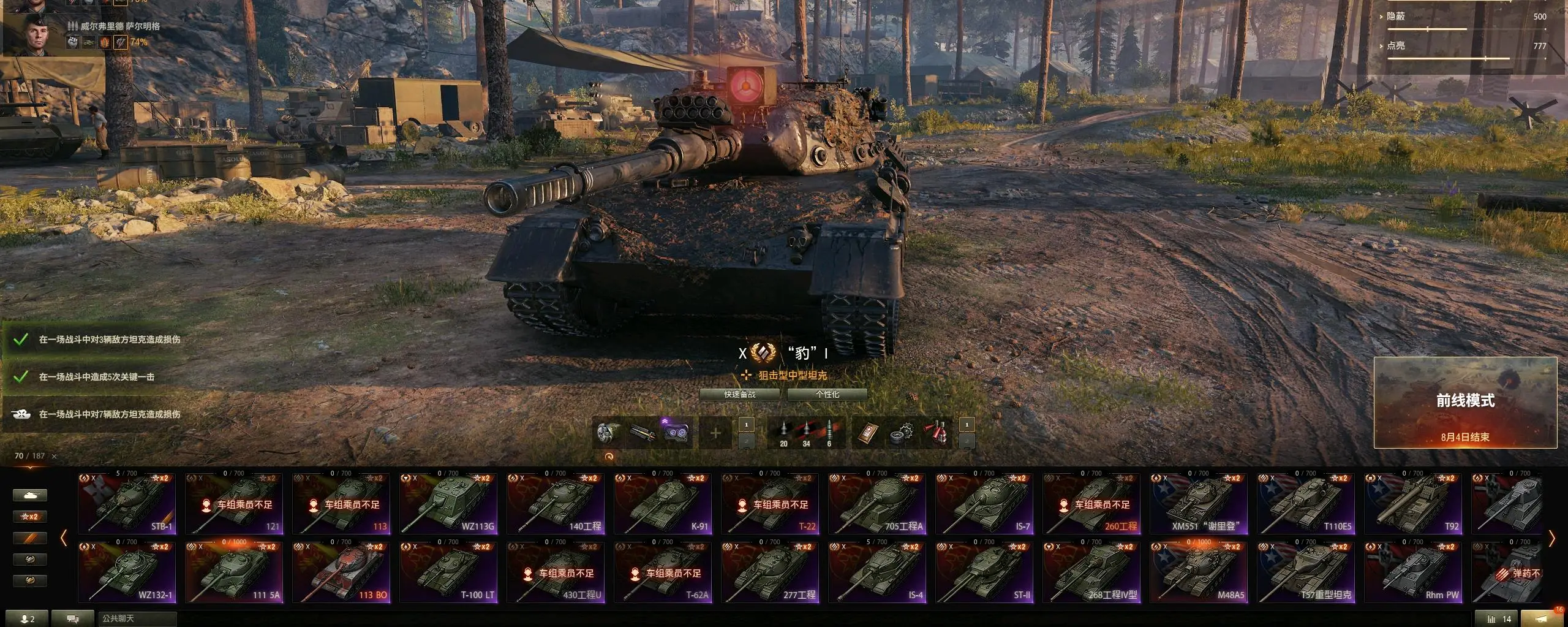Choose the M48A5 tank card
1568x627 pixels.
click(1199, 571)
